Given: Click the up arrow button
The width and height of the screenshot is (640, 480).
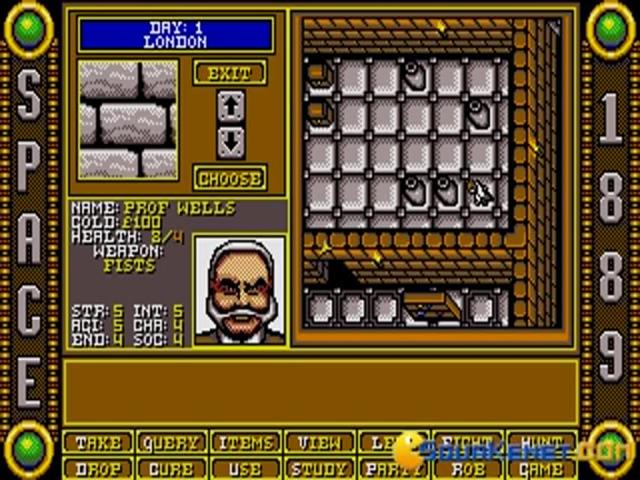Looking at the screenshot, I should pos(230,104).
